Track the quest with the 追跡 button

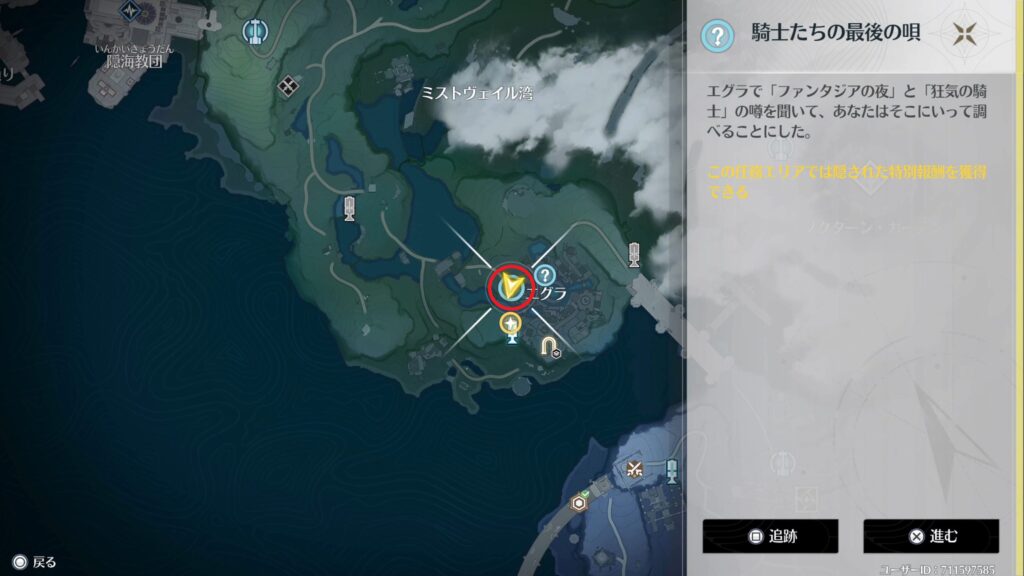[x=769, y=536]
